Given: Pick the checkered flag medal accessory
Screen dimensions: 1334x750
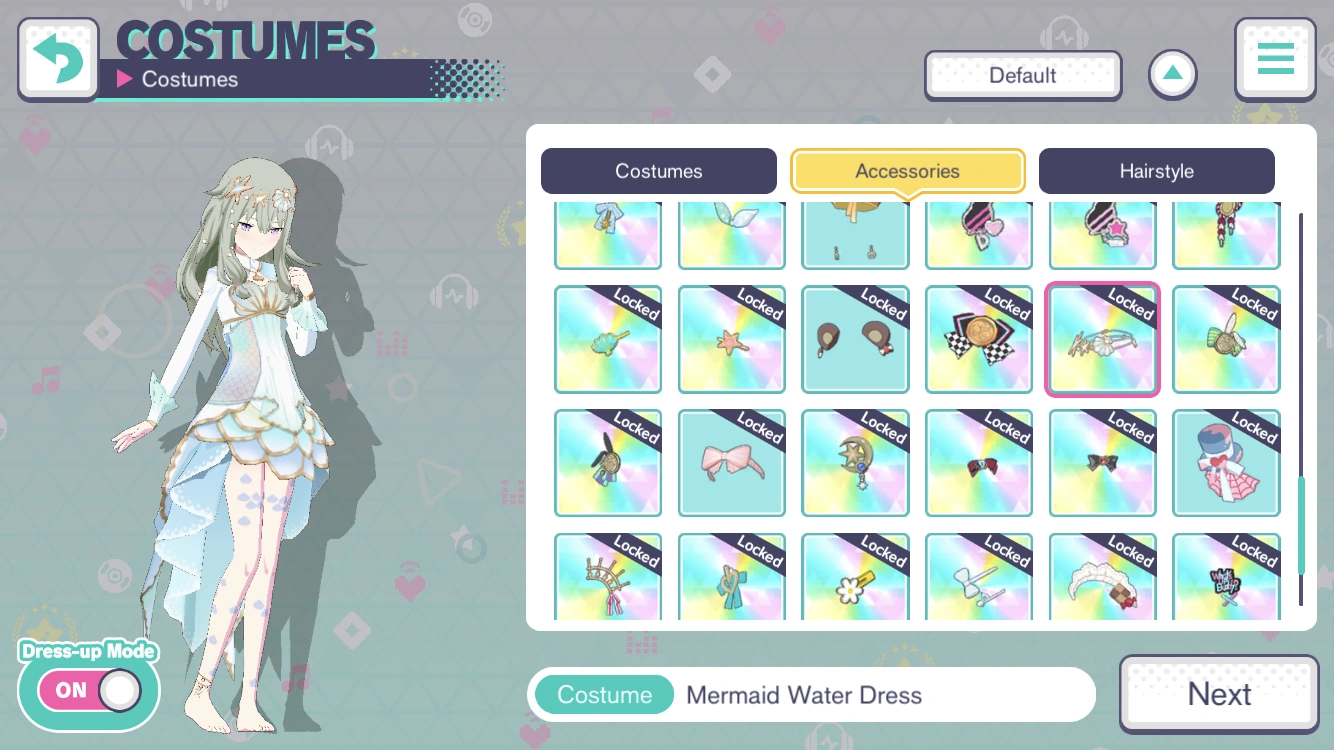Looking at the screenshot, I should pos(979,339).
